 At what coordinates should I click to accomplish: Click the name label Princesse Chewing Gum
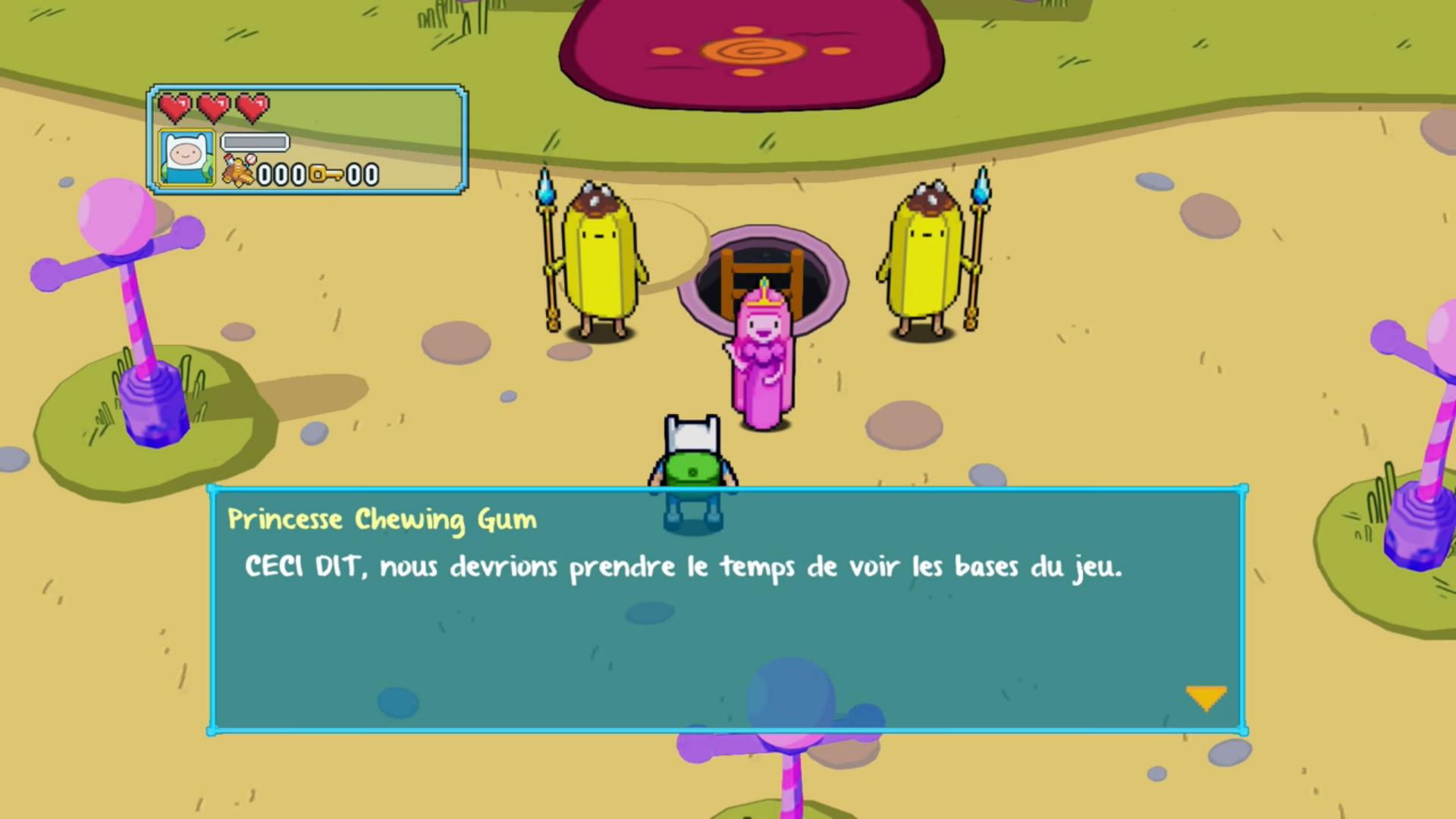(x=382, y=519)
